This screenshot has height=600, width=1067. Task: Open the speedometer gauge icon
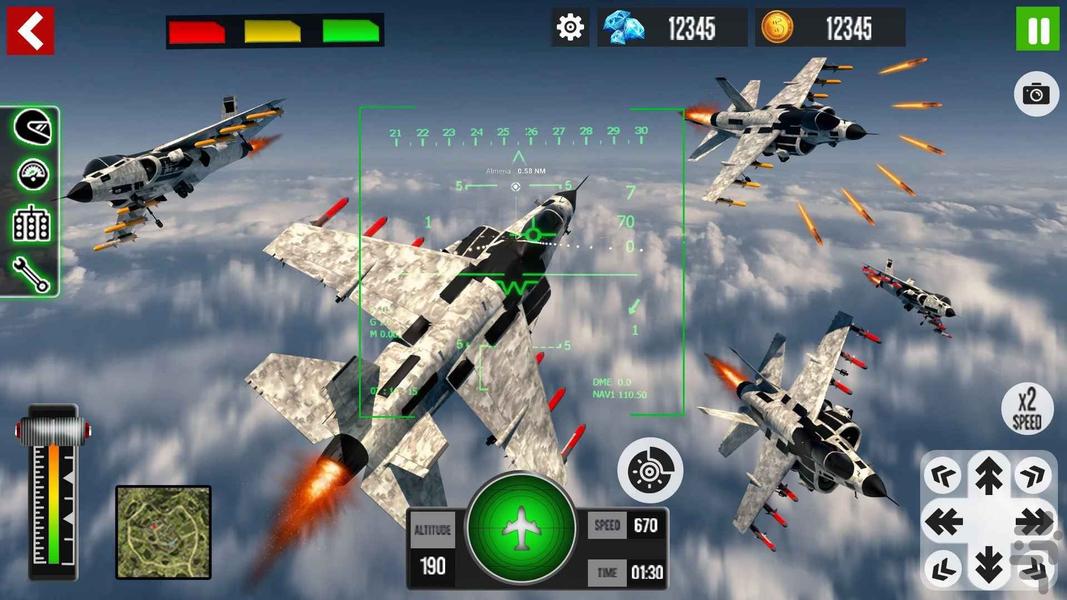(x=32, y=175)
